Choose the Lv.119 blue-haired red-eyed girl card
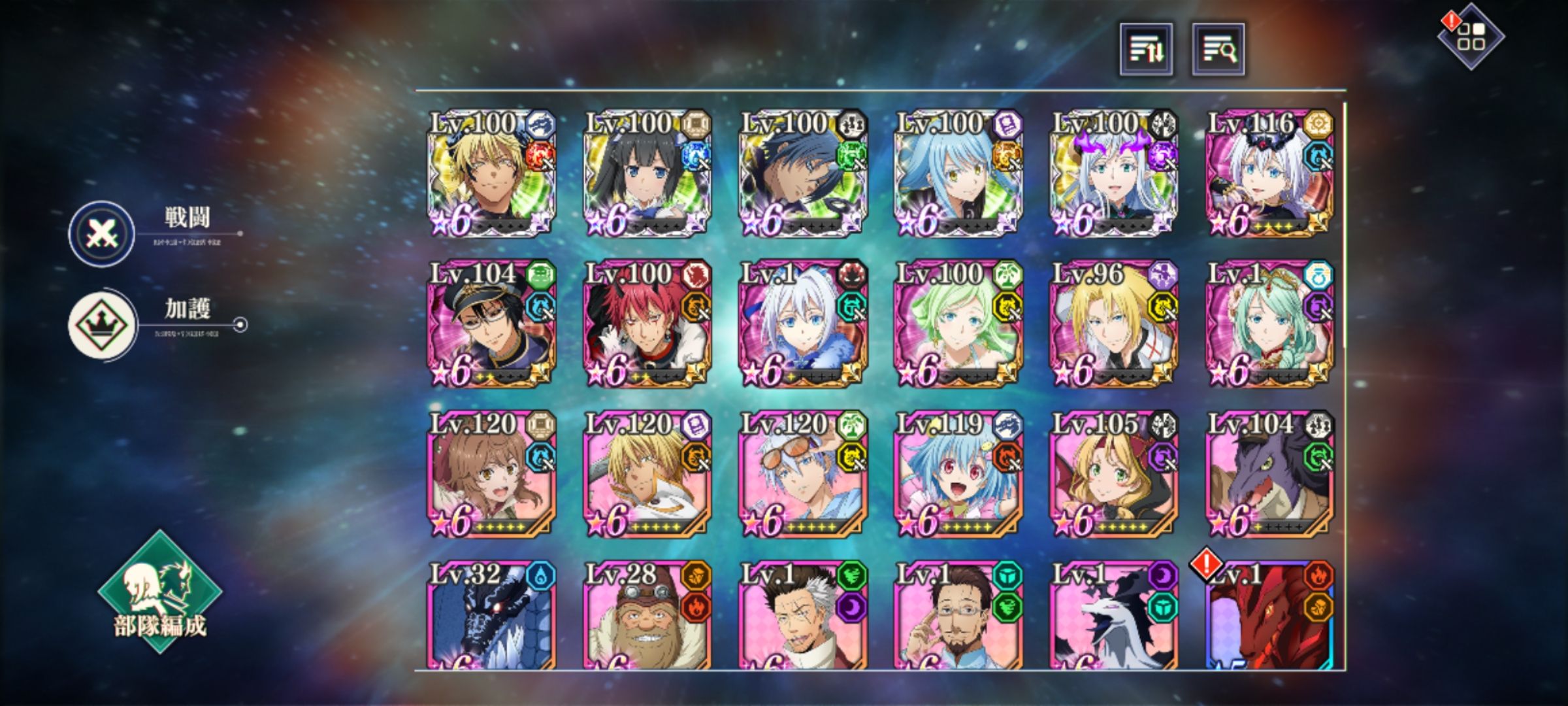 tap(958, 474)
